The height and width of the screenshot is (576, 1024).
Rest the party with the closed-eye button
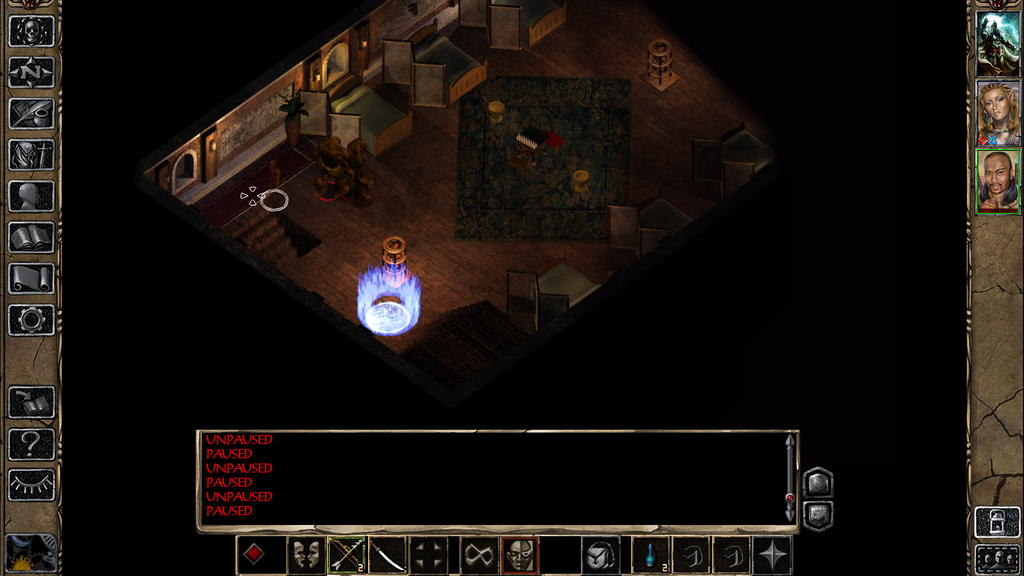[x=31, y=484]
